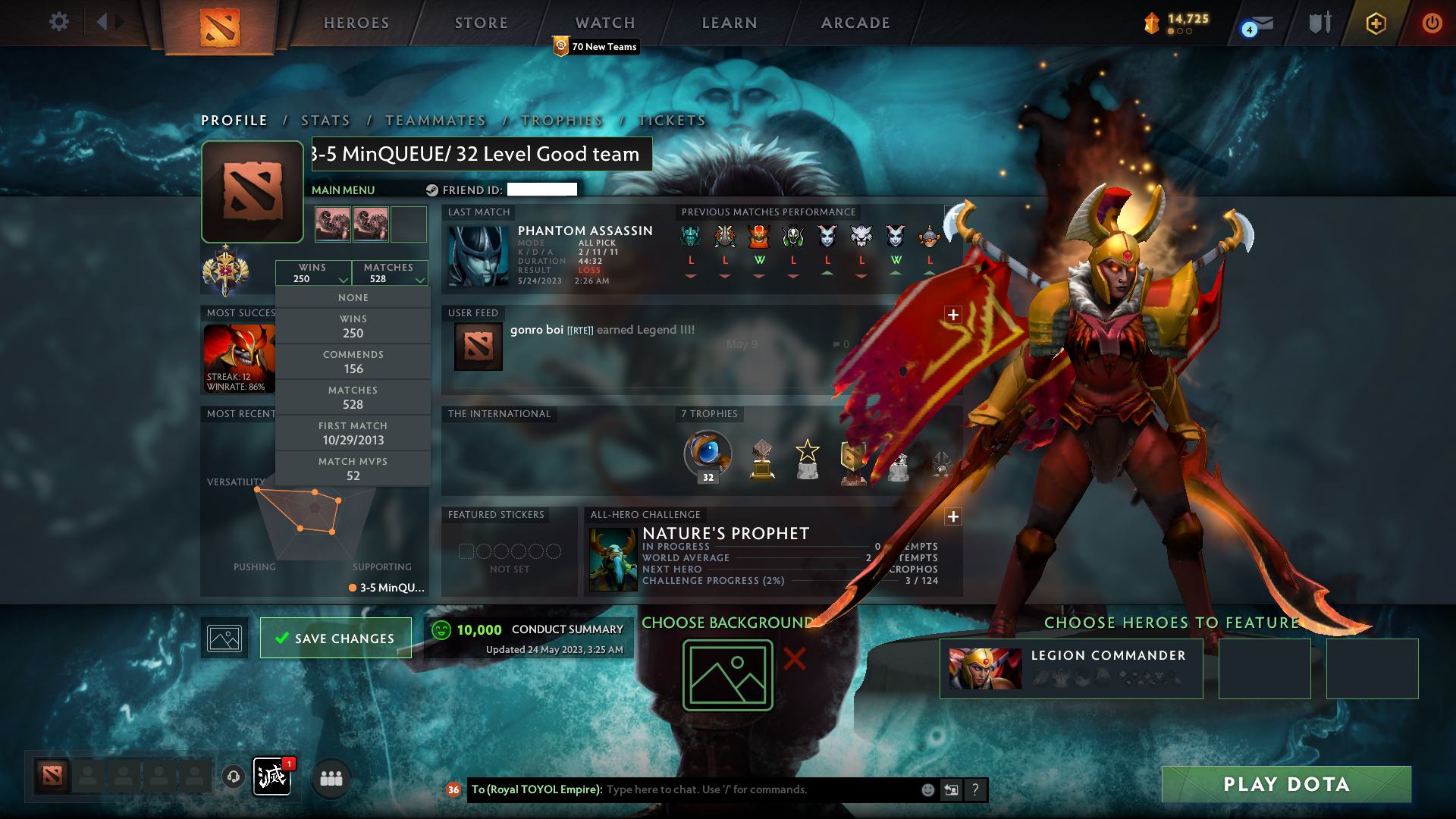Click the SAVE CHANGES button
The height and width of the screenshot is (819, 1456).
(x=335, y=638)
